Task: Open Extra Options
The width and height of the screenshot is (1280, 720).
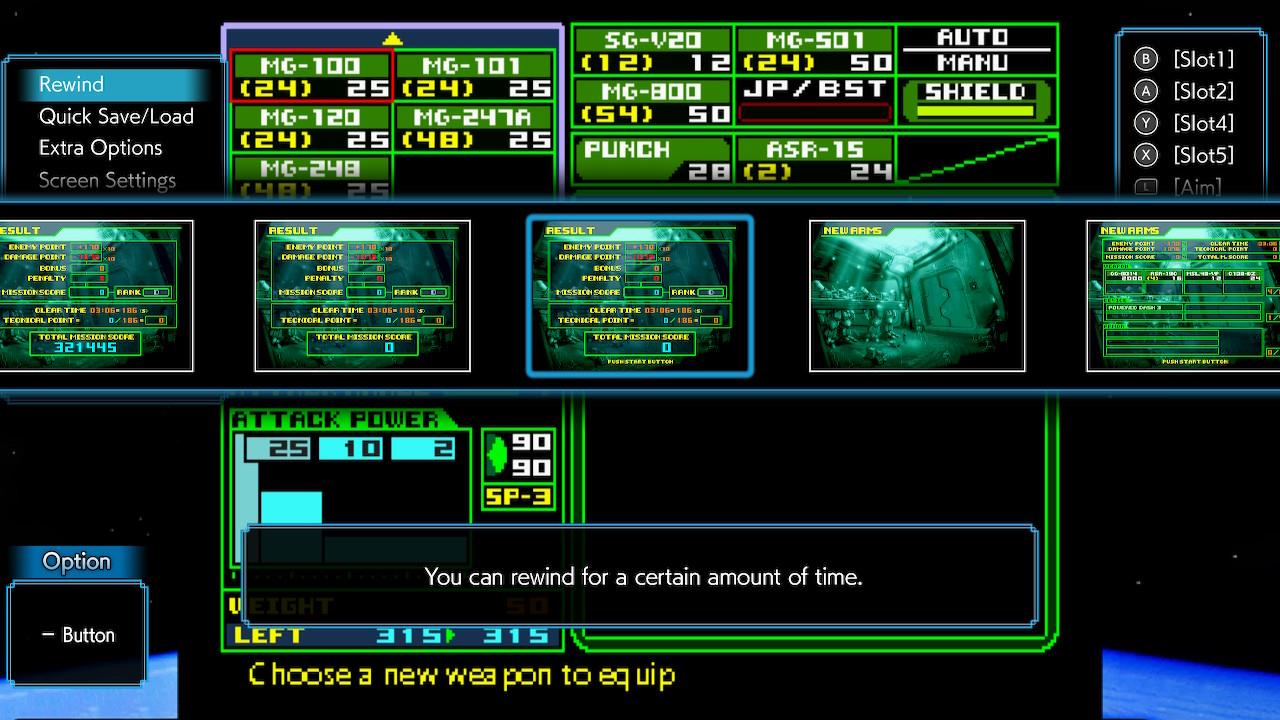Action: coord(100,148)
